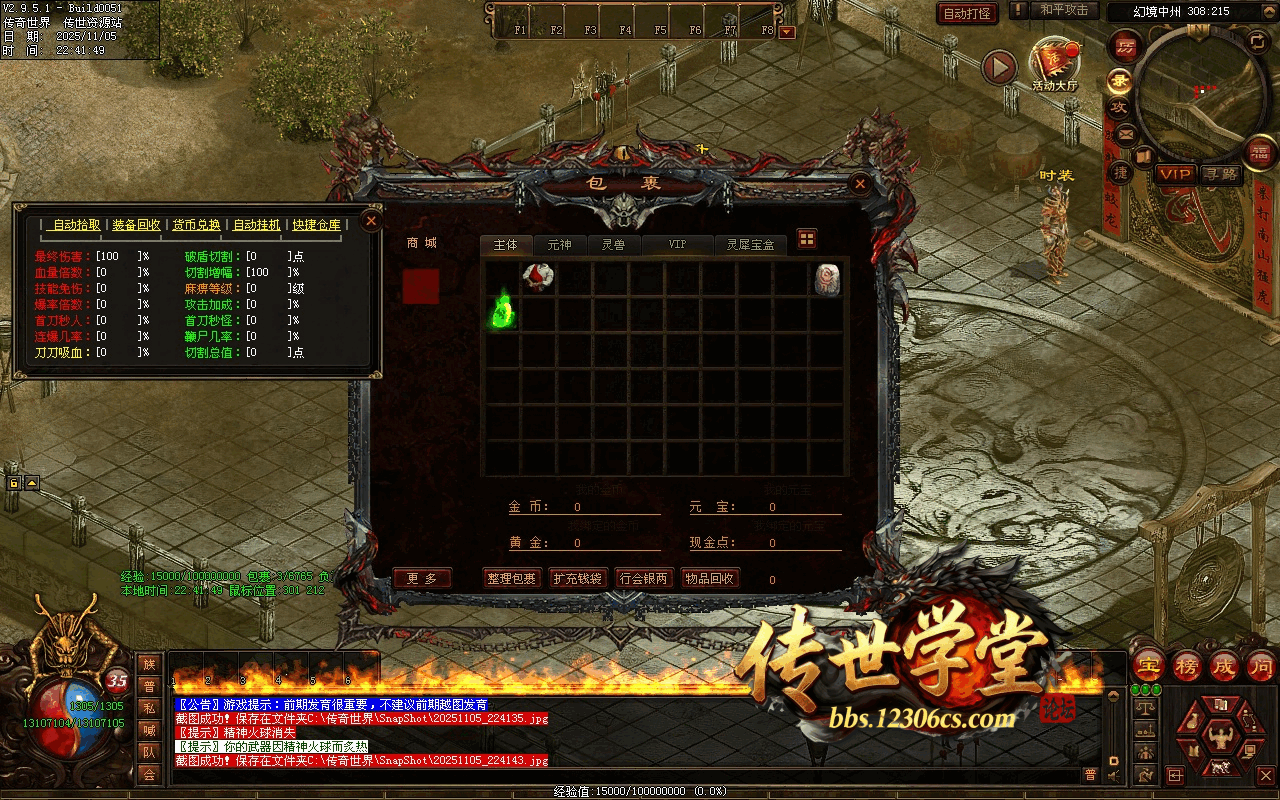Open the 快捷仓库 quick warehouse link
The width and height of the screenshot is (1280, 800).
coord(316,224)
